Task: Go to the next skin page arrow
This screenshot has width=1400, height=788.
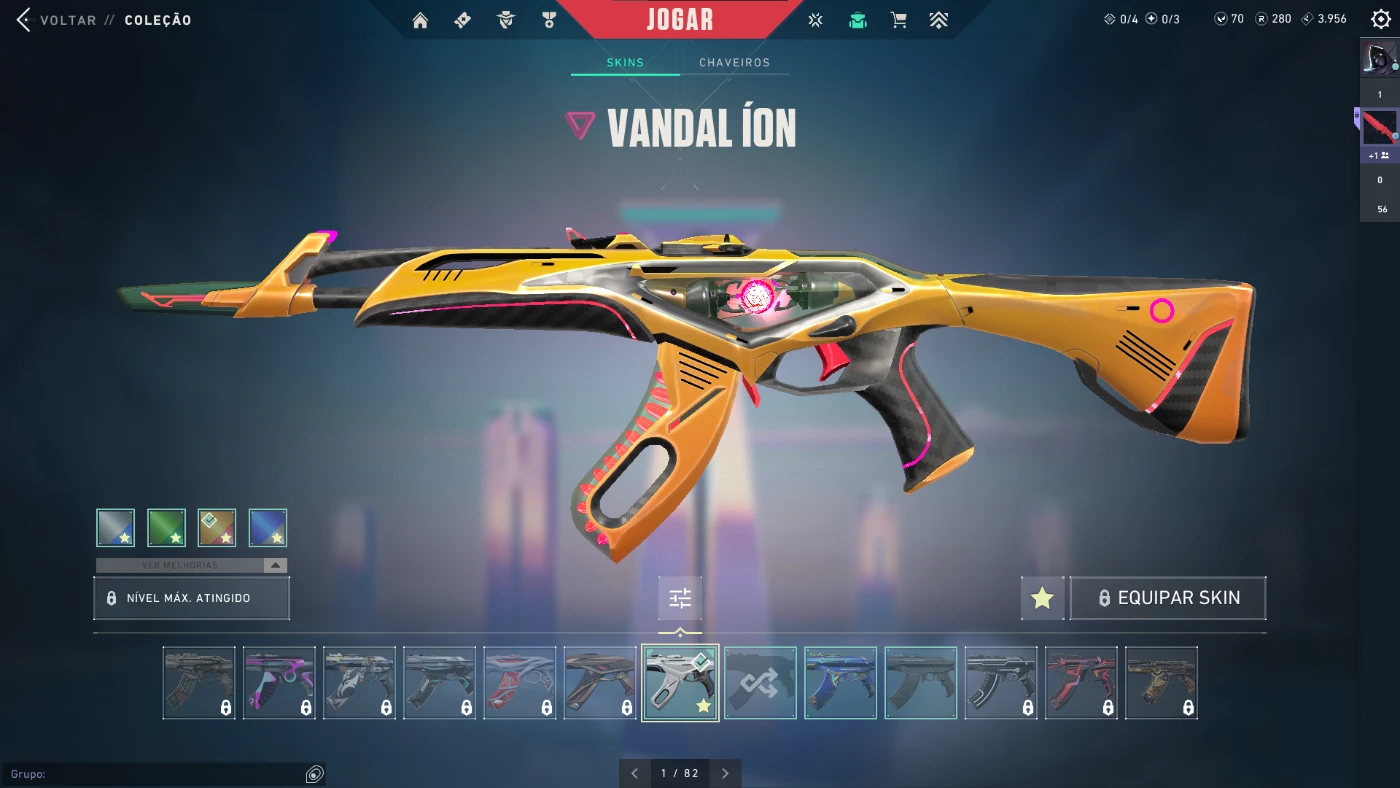Action: click(725, 773)
